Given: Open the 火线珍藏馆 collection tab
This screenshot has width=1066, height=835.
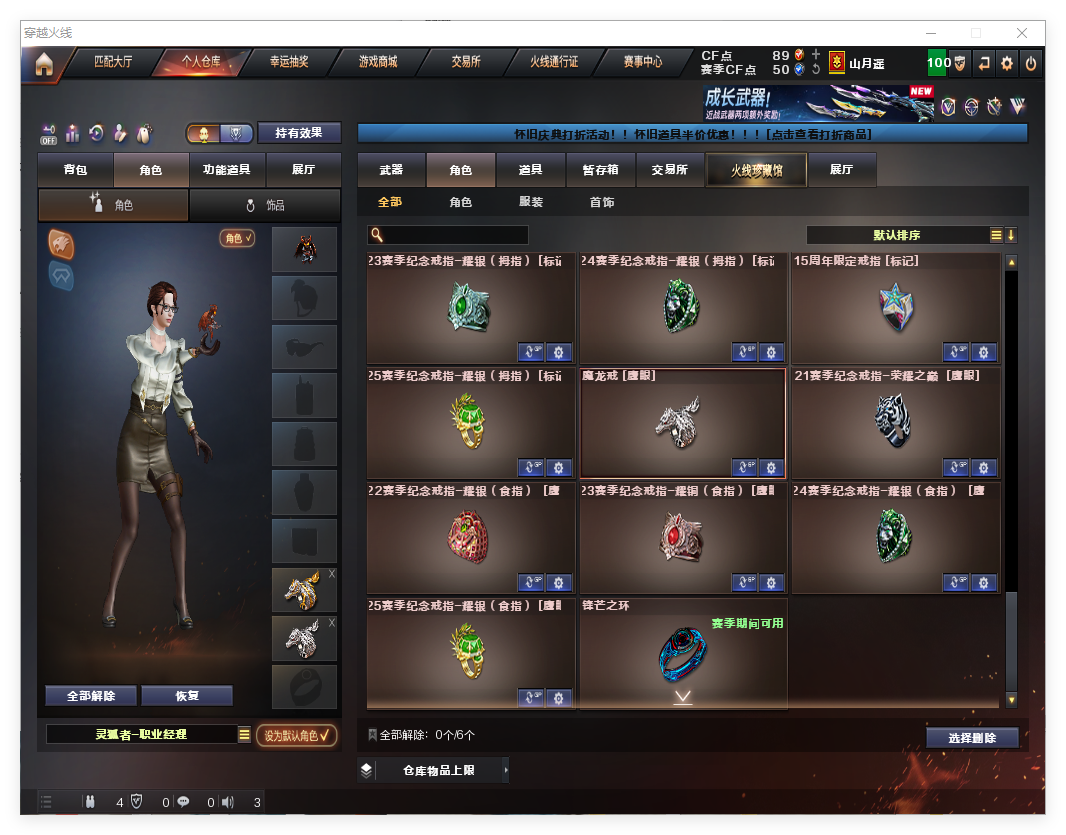Looking at the screenshot, I should click(756, 170).
